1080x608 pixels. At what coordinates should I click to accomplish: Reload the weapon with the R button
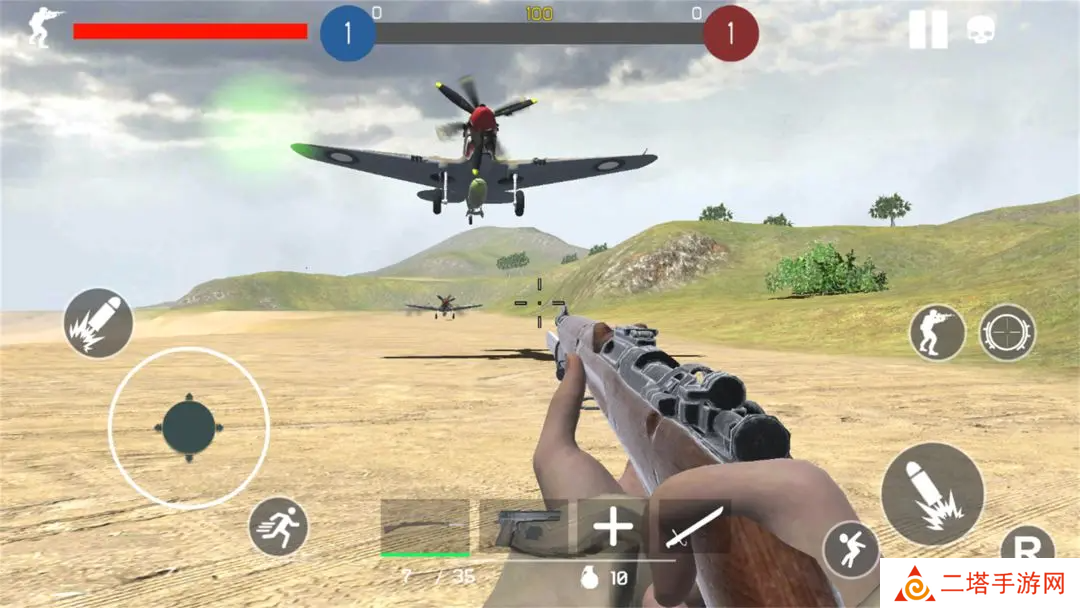(x=1028, y=546)
